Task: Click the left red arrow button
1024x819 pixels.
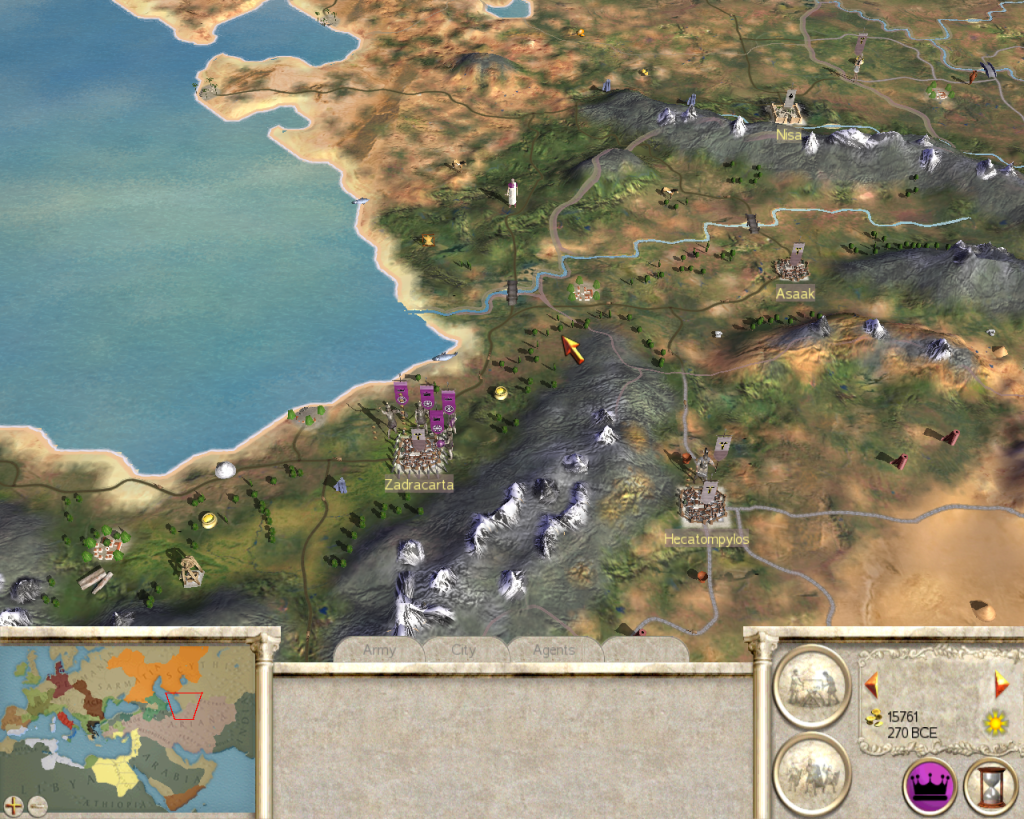Action: [x=872, y=685]
